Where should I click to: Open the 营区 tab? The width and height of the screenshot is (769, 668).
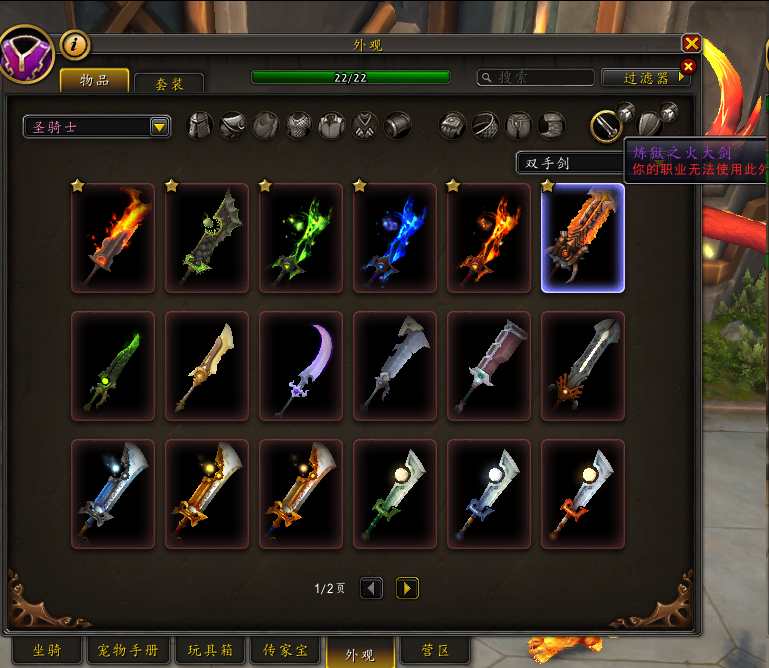[x=434, y=651]
